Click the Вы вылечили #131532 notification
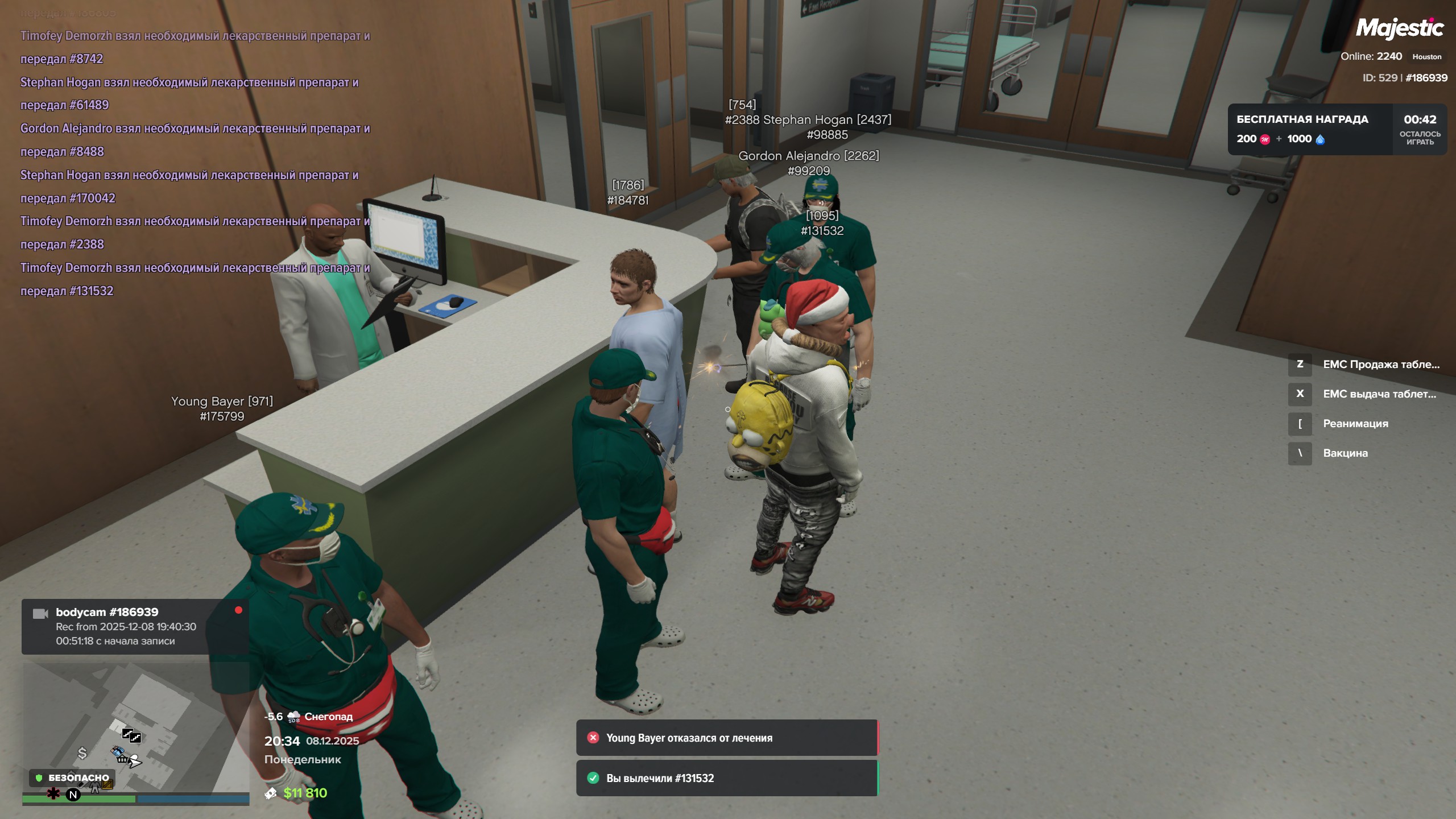 726,778
